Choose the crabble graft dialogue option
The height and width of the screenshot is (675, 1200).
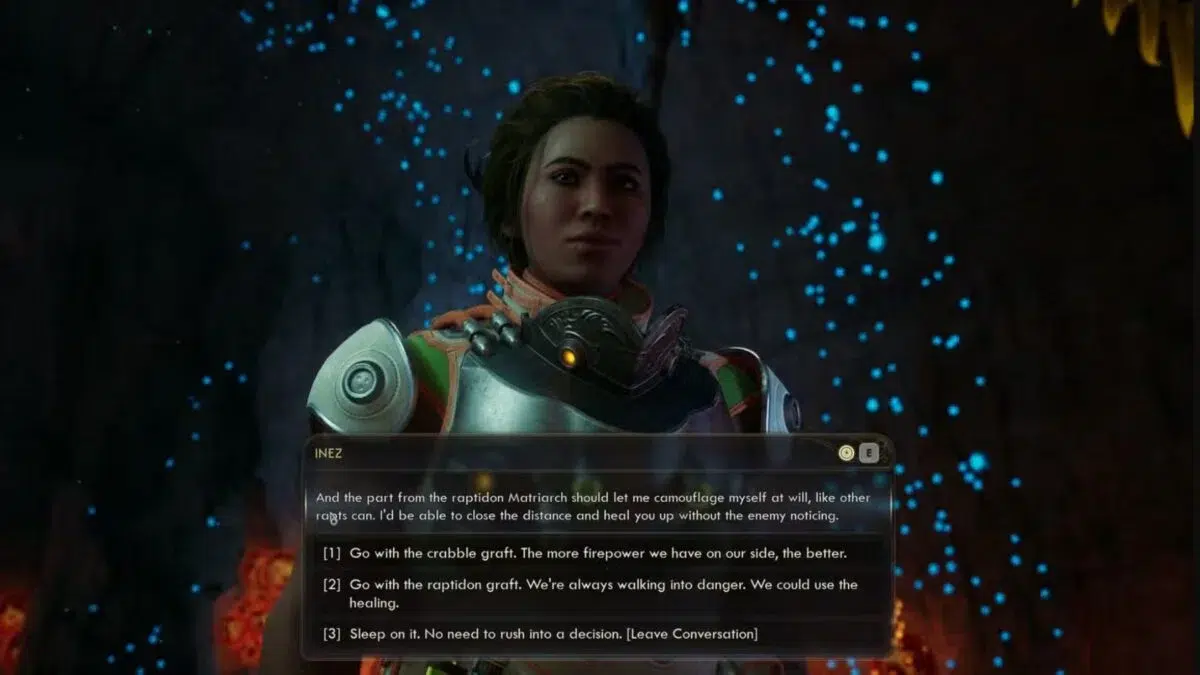596,553
